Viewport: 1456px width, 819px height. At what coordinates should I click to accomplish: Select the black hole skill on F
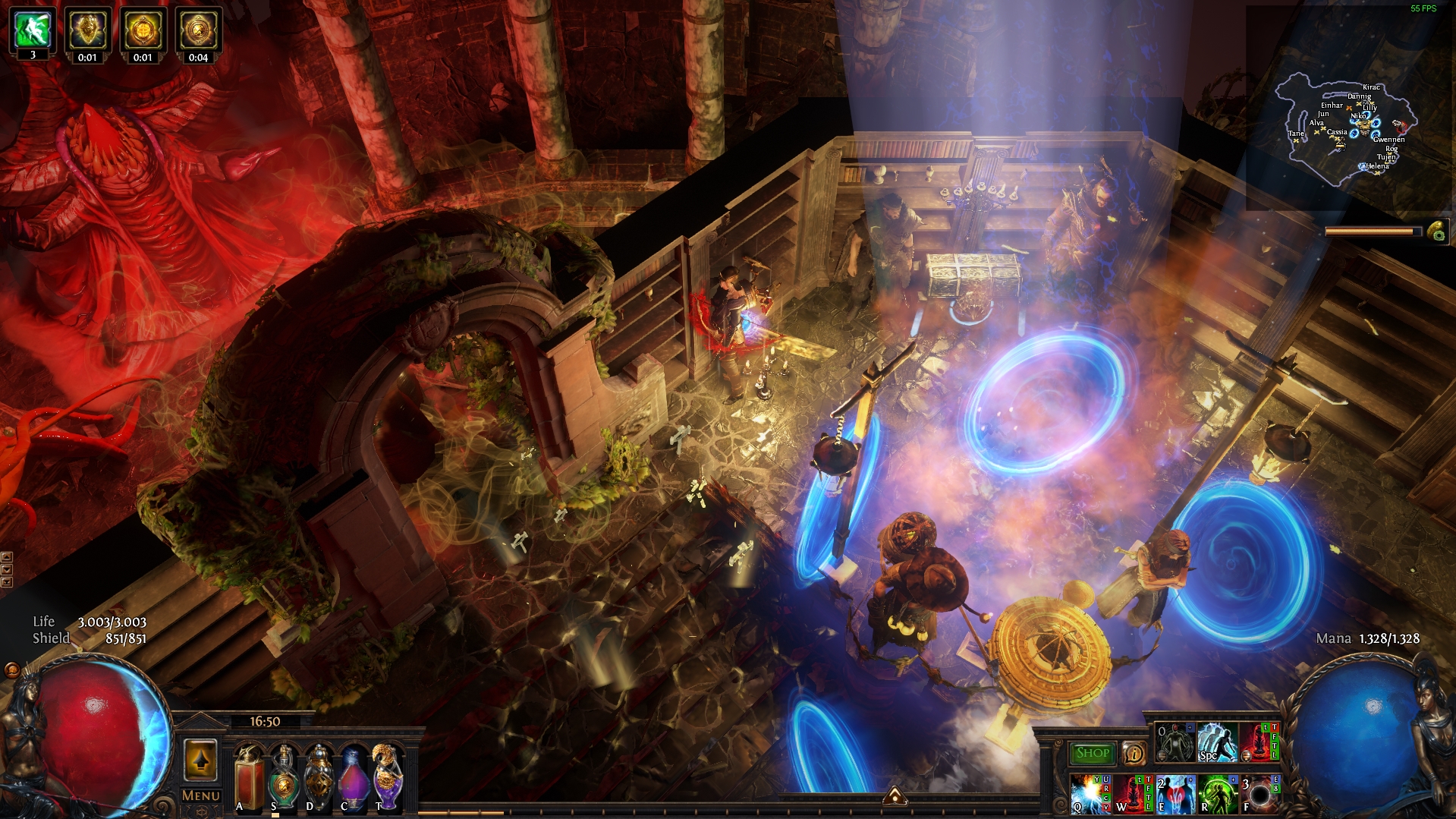1259,794
